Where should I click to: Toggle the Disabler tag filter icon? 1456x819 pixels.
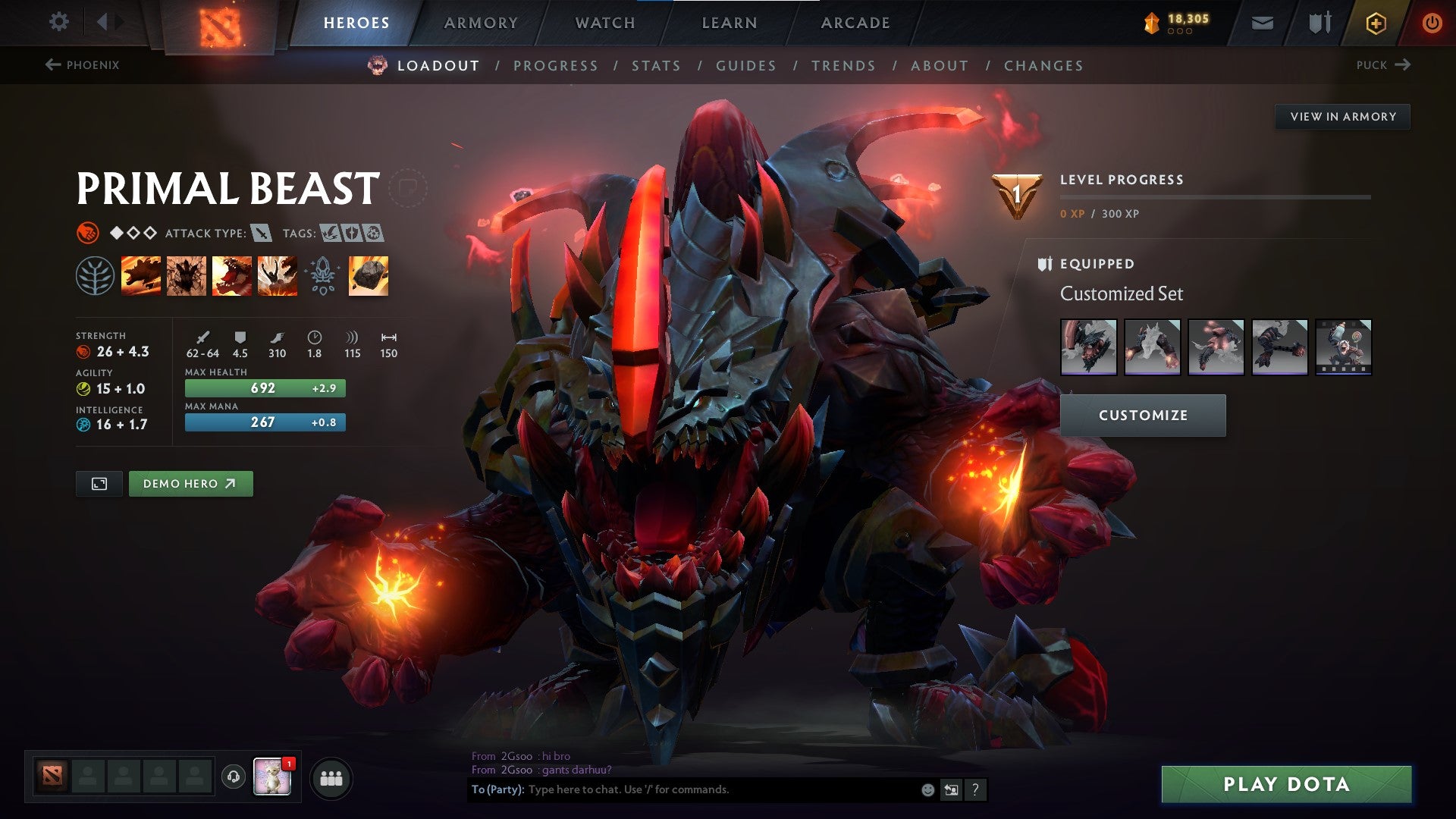[372, 234]
